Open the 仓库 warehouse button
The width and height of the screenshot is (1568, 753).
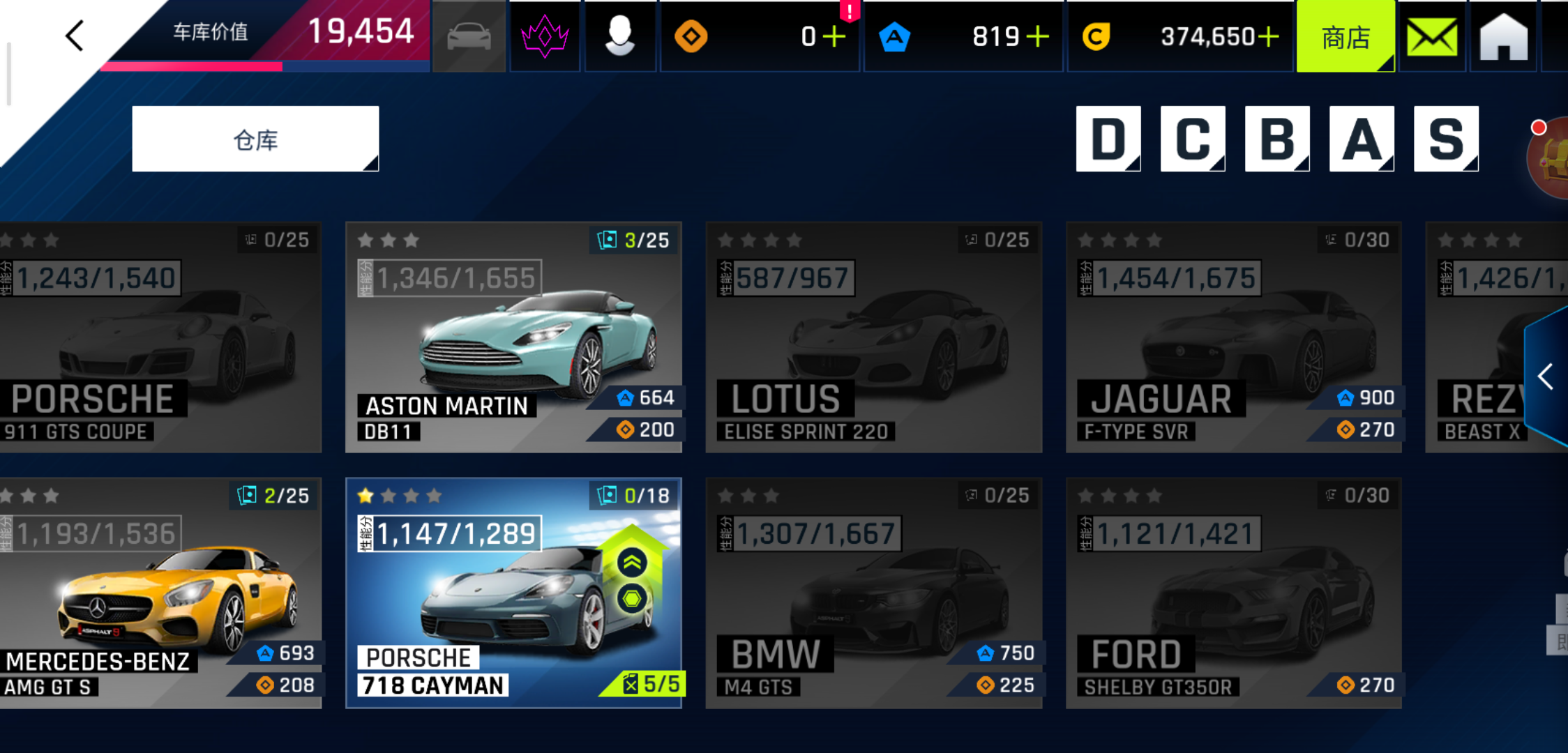tap(255, 139)
